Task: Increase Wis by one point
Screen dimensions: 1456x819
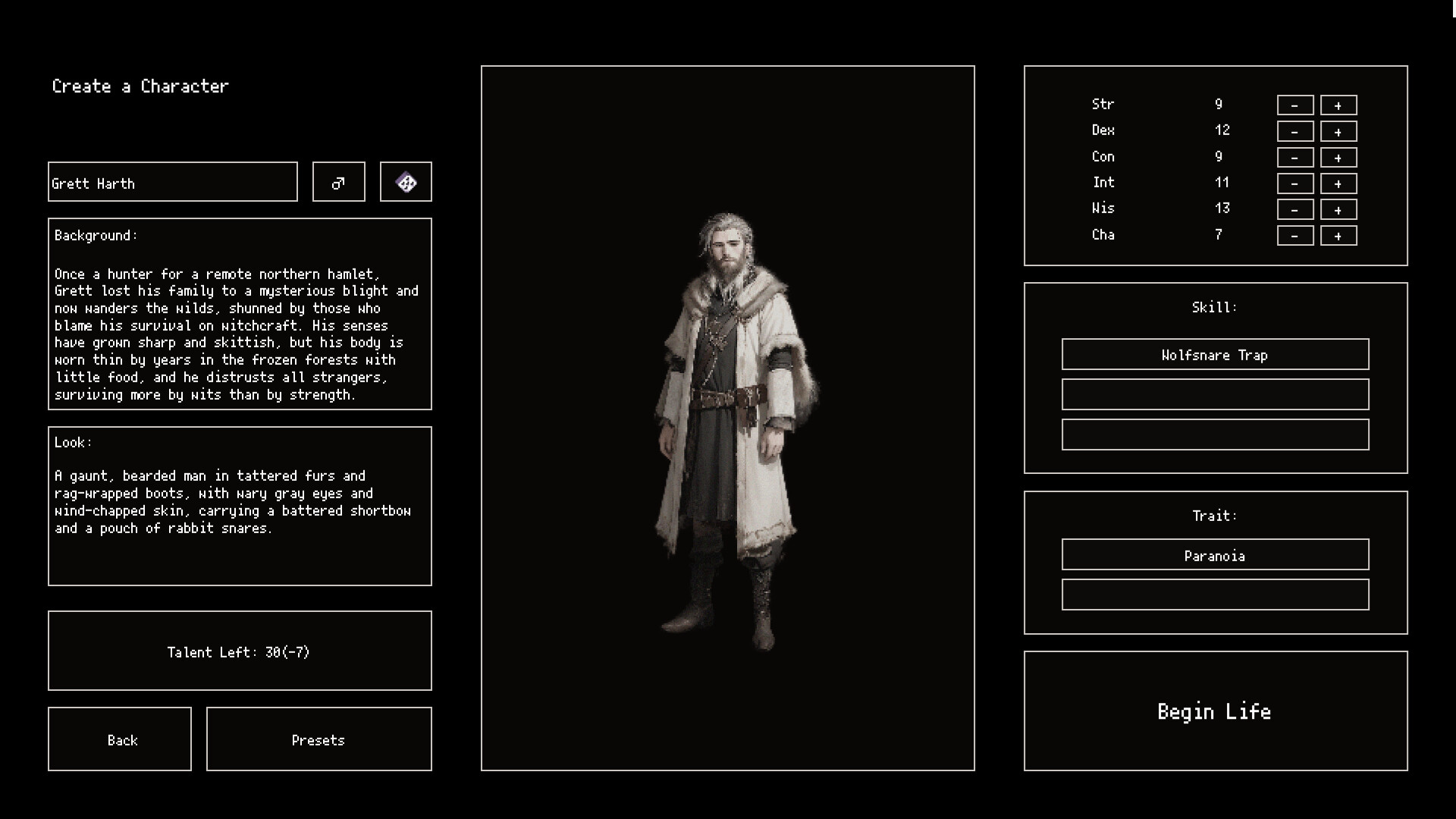Action: [1338, 210]
